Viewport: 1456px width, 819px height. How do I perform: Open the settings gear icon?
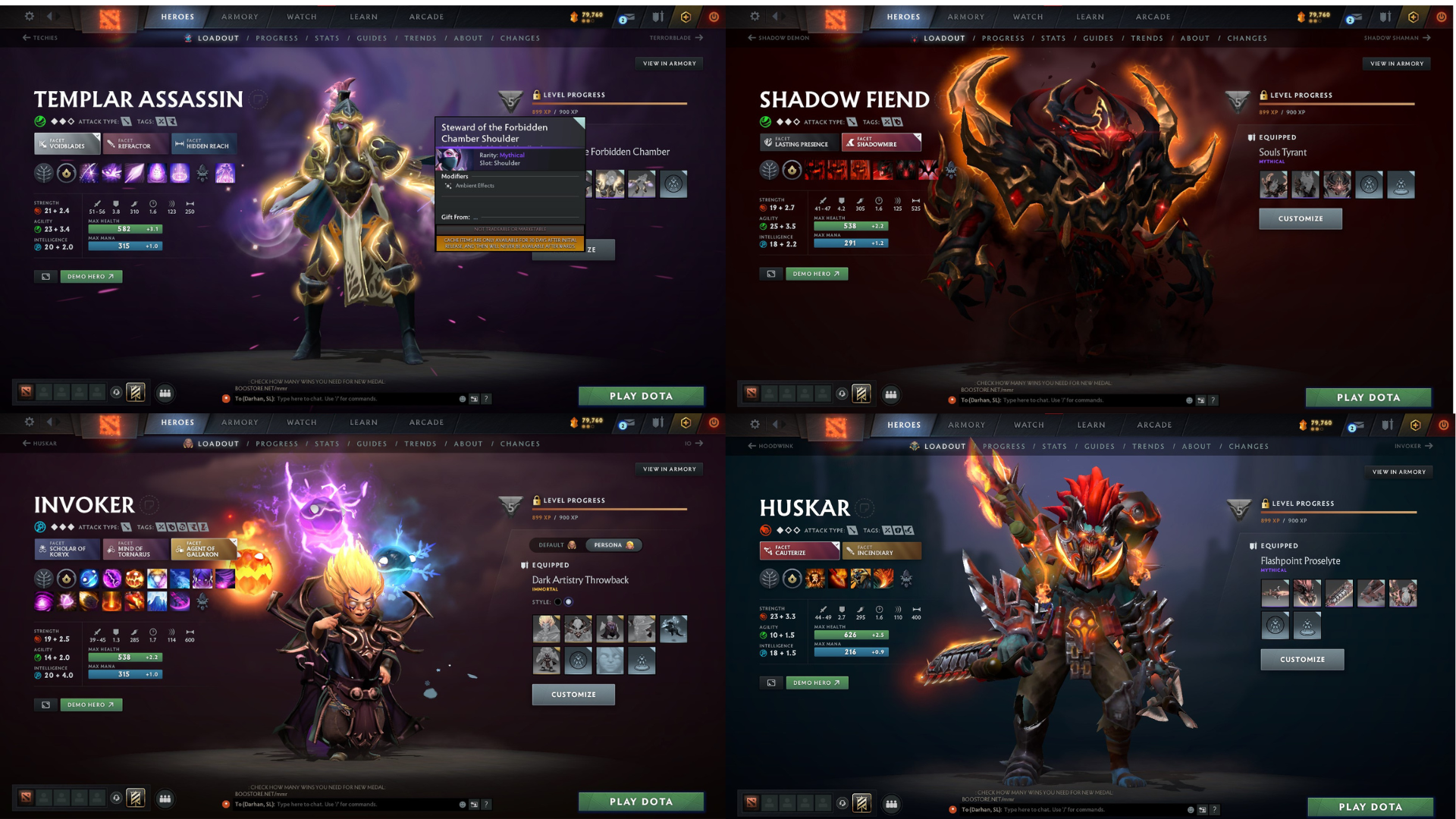pyautogui.click(x=29, y=17)
